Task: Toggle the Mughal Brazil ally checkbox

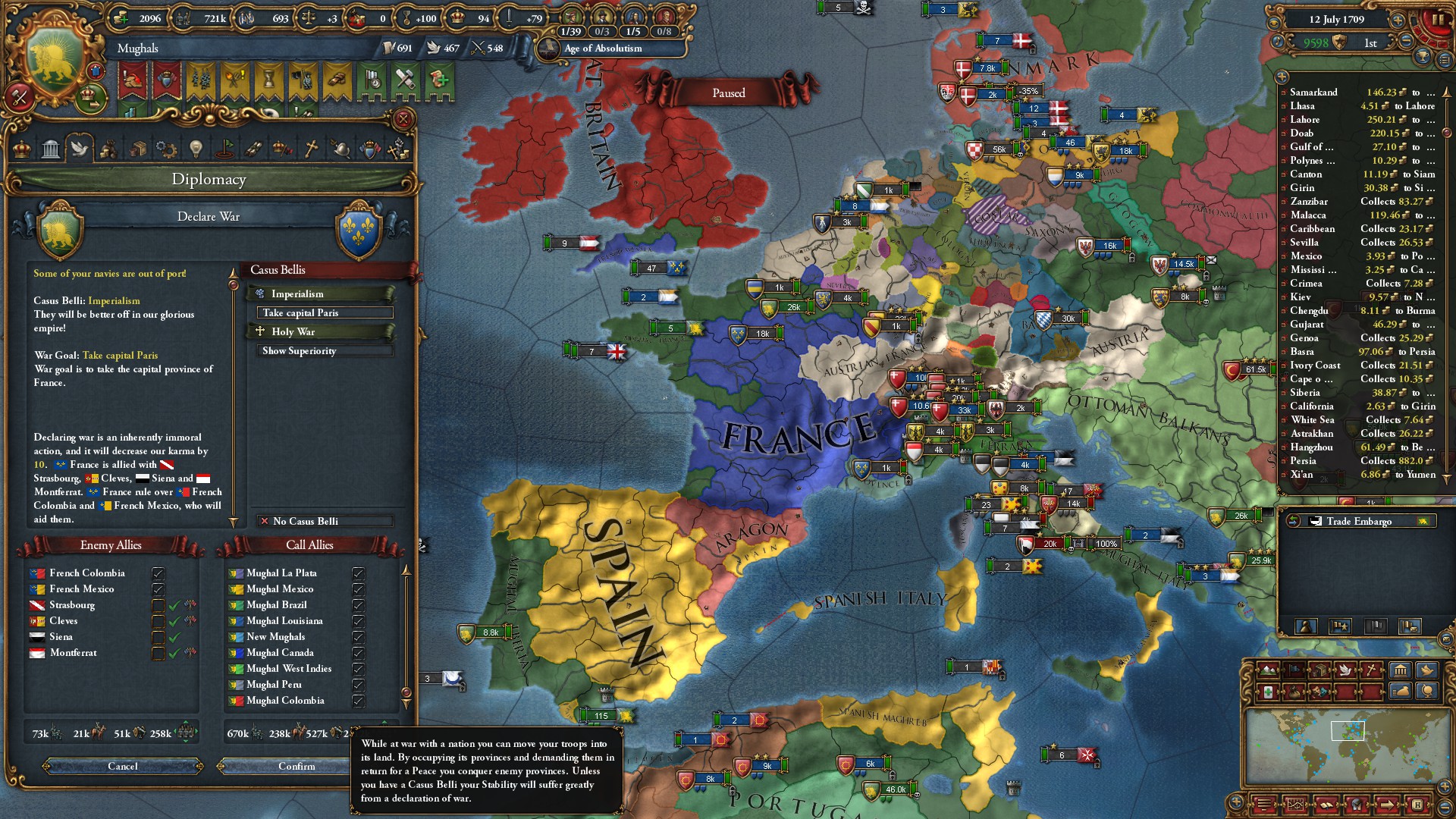Action: tap(358, 605)
